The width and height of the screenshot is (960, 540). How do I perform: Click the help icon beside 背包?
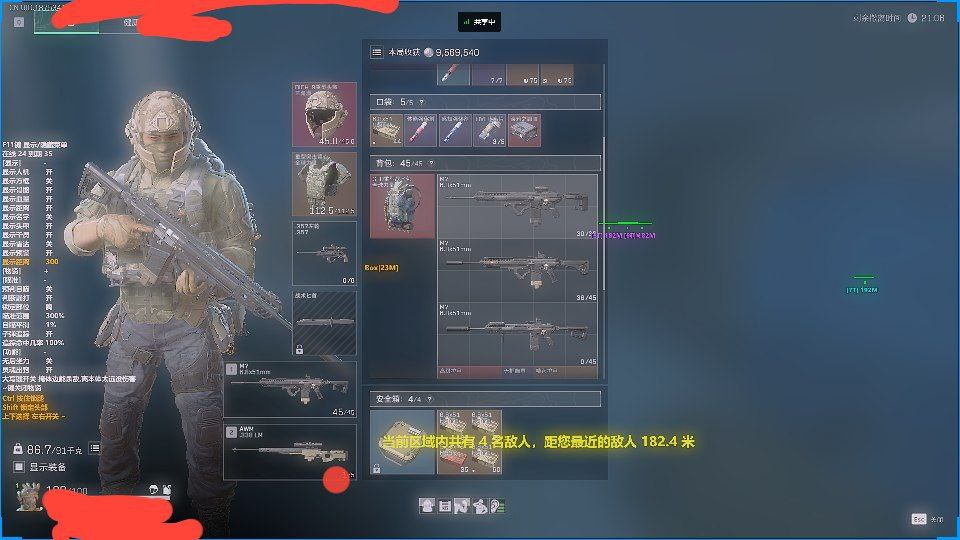431,162
